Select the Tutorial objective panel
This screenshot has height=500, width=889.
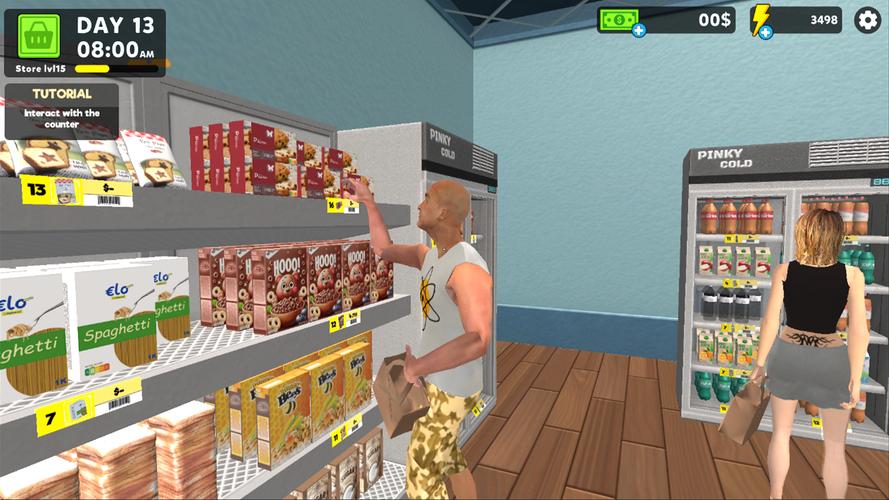click(61, 109)
